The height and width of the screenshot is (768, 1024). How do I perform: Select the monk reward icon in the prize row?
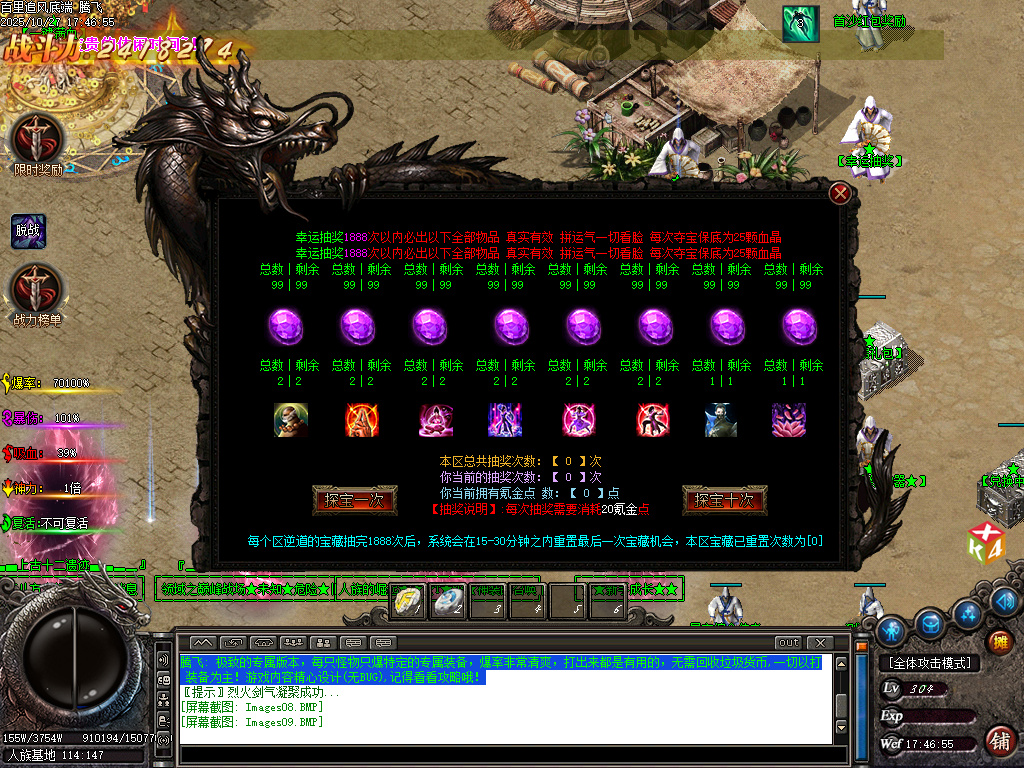[x=291, y=420]
